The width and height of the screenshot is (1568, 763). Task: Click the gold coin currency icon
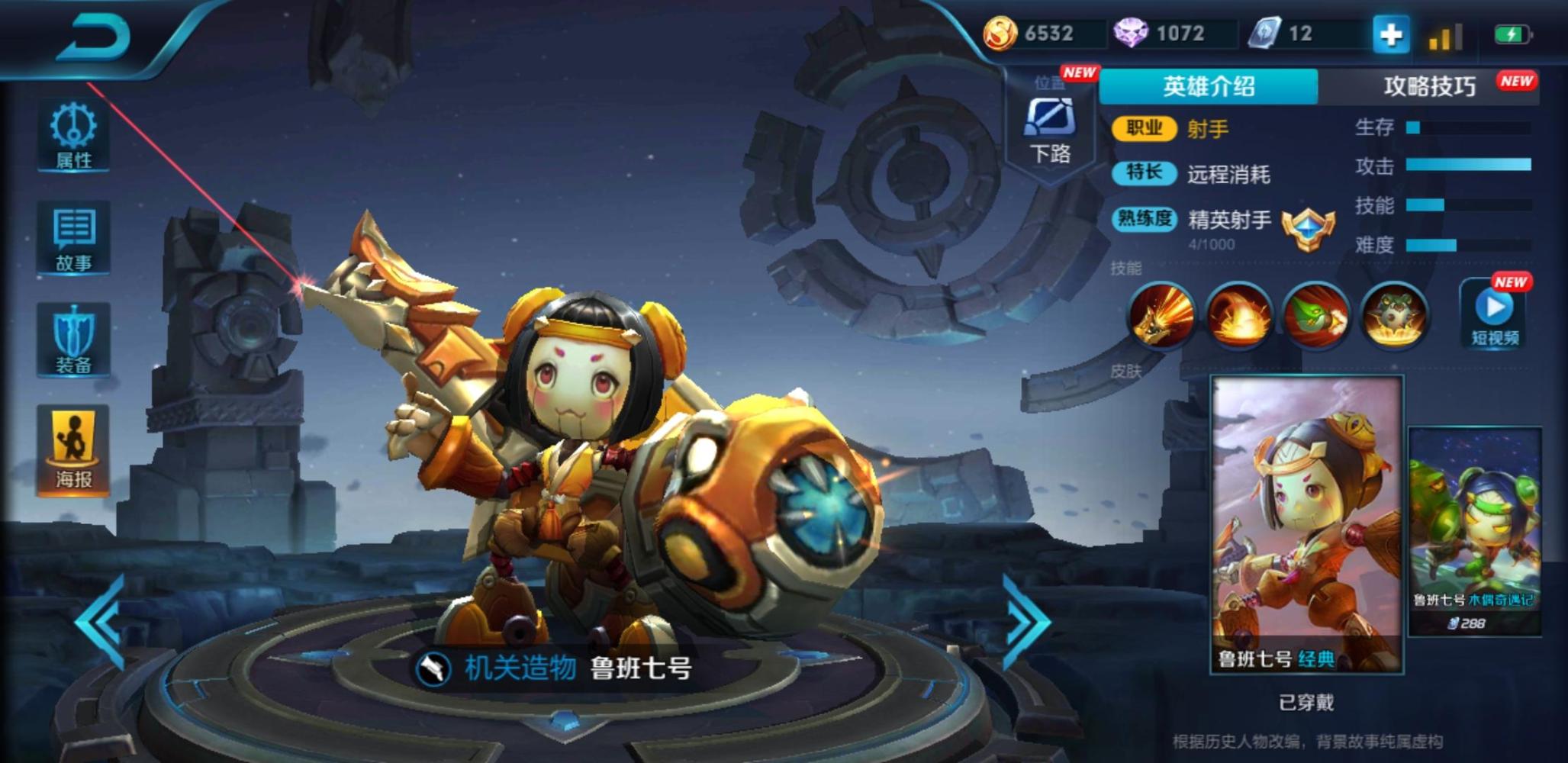1000,34
